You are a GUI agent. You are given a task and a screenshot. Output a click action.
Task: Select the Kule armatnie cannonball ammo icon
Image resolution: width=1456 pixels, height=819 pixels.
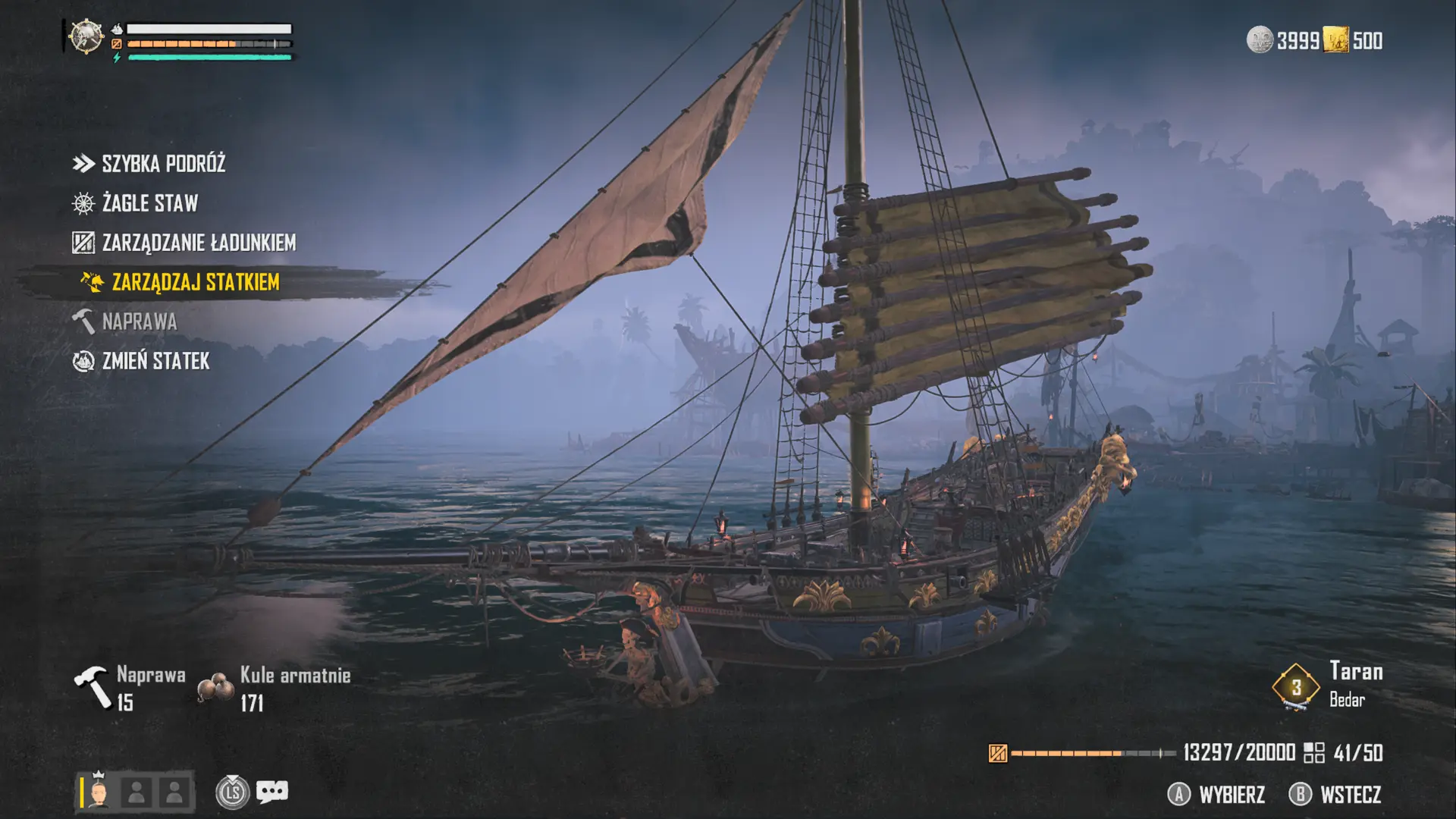coord(215,688)
